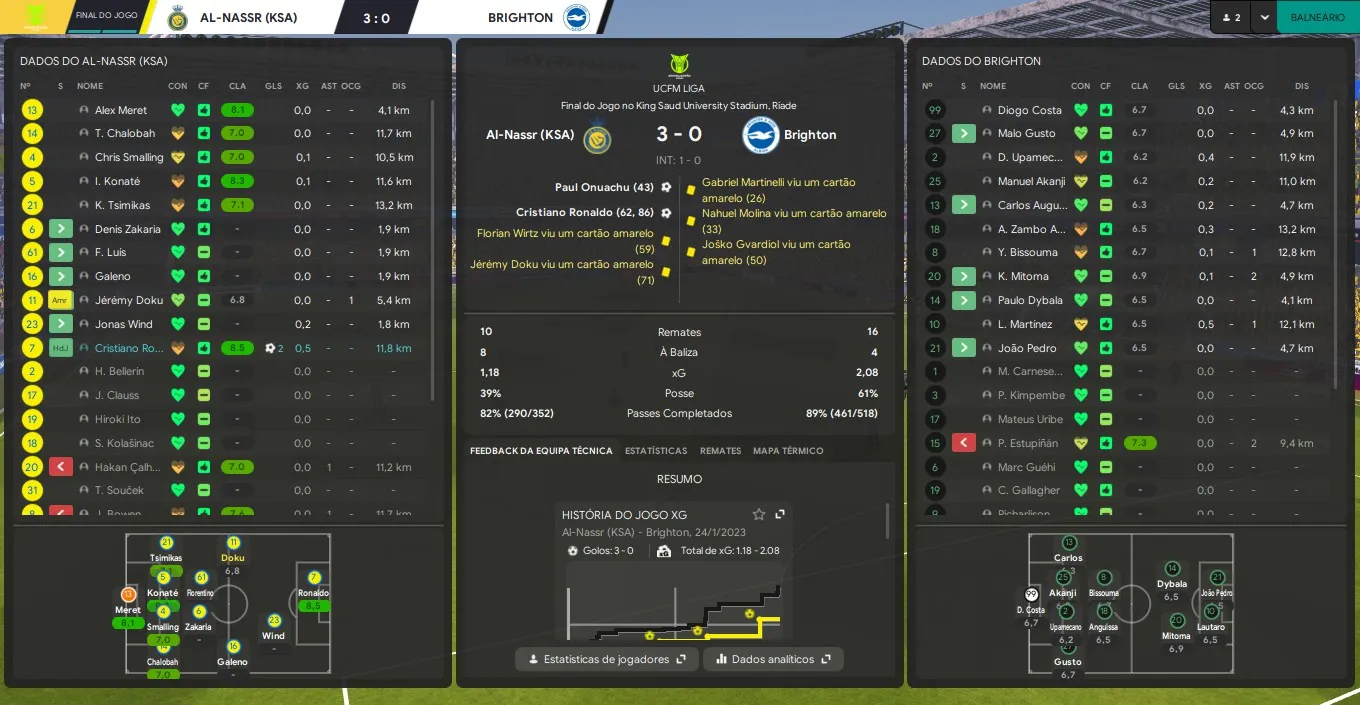Open Dados analíticos
The image size is (1360, 705).
click(x=773, y=659)
